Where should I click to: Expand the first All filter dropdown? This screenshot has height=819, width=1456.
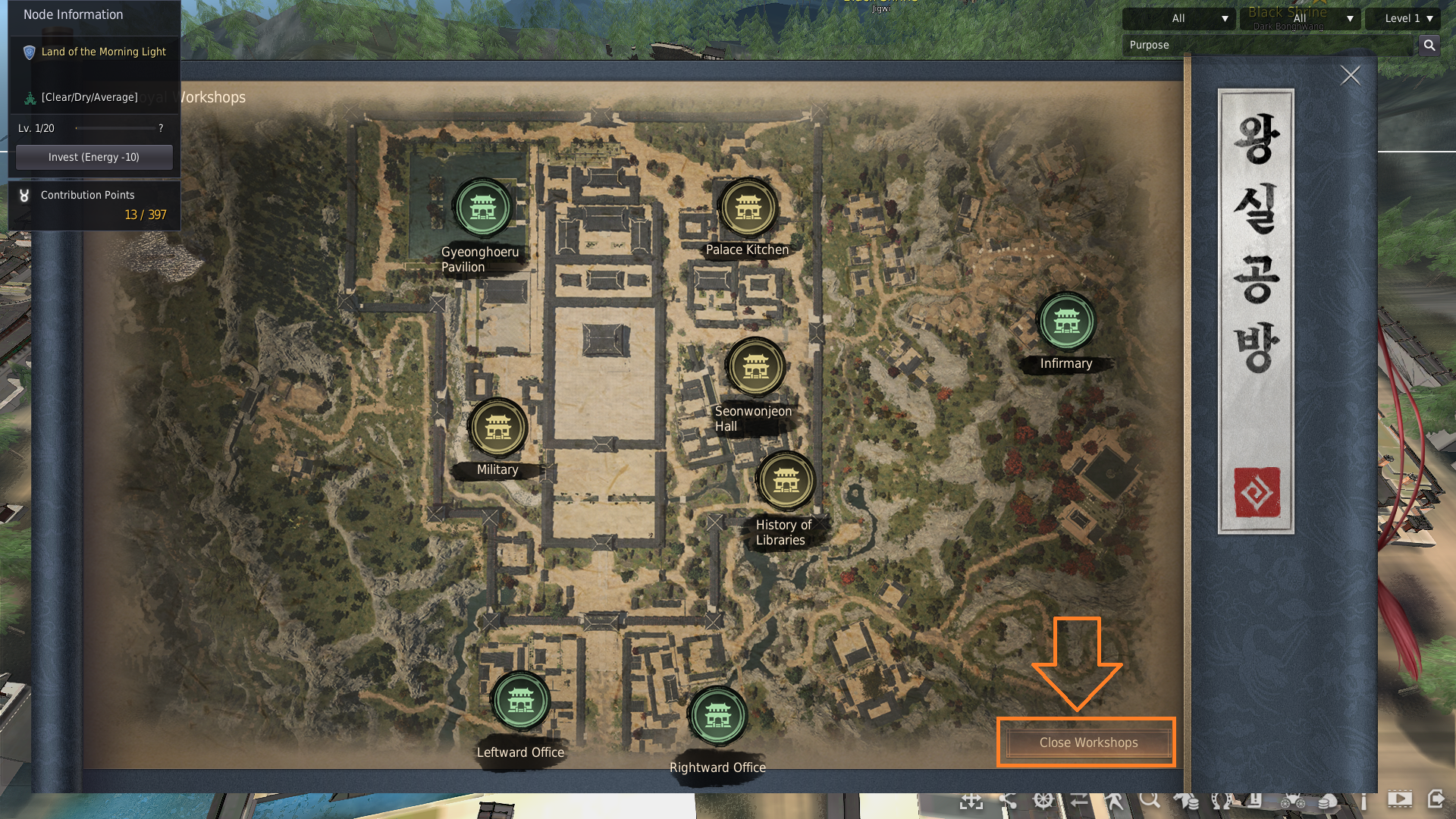point(1178,18)
